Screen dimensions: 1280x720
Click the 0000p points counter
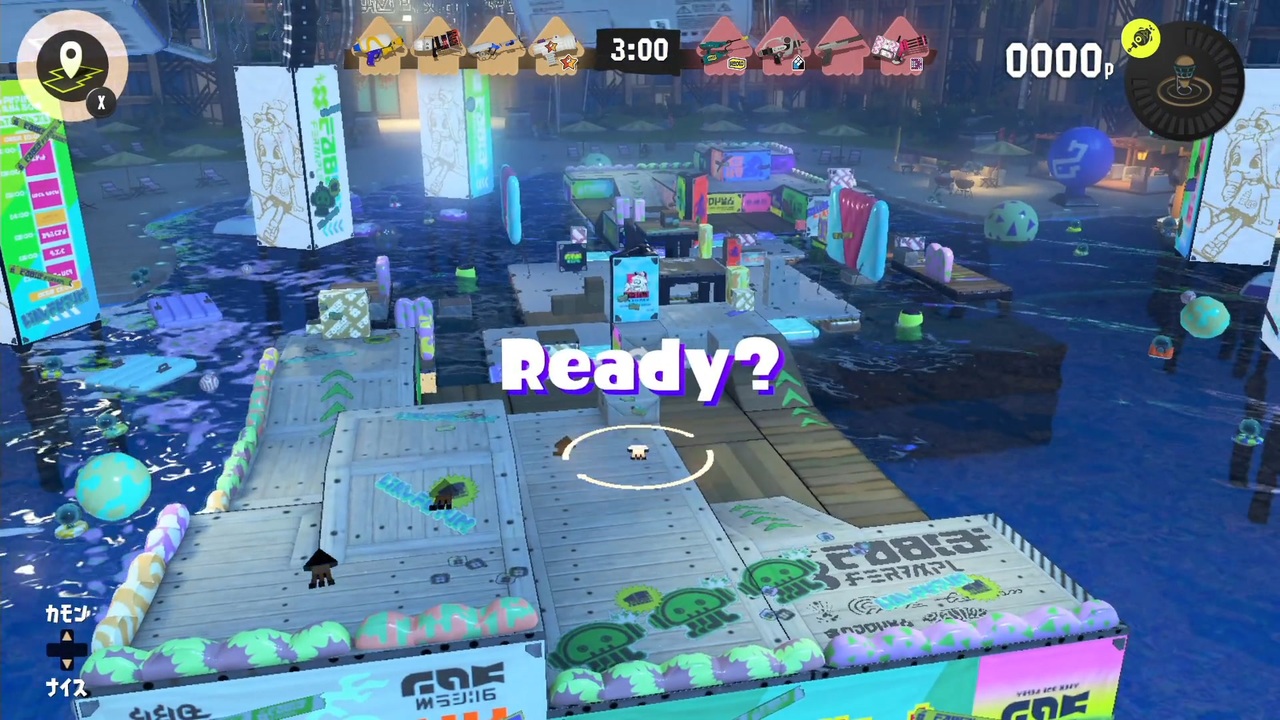click(1057, 60)
